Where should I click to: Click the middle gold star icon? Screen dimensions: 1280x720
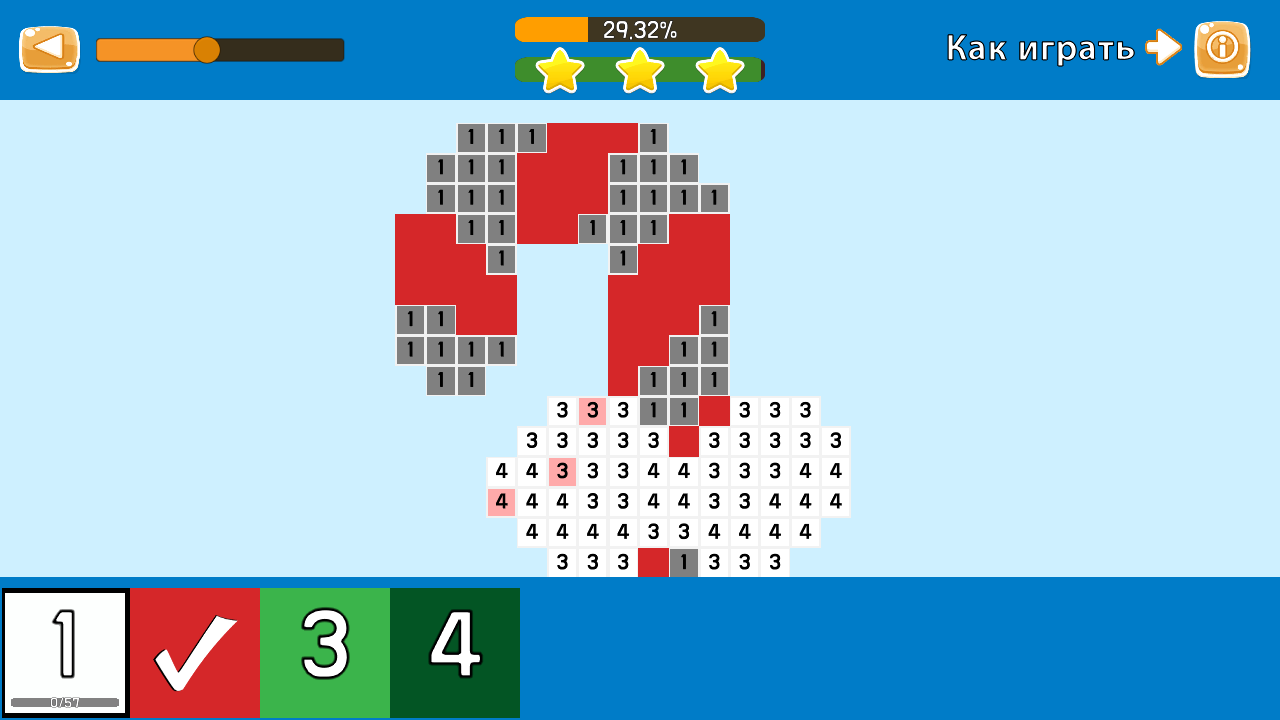pyautogui.click(x=638, y=71)
